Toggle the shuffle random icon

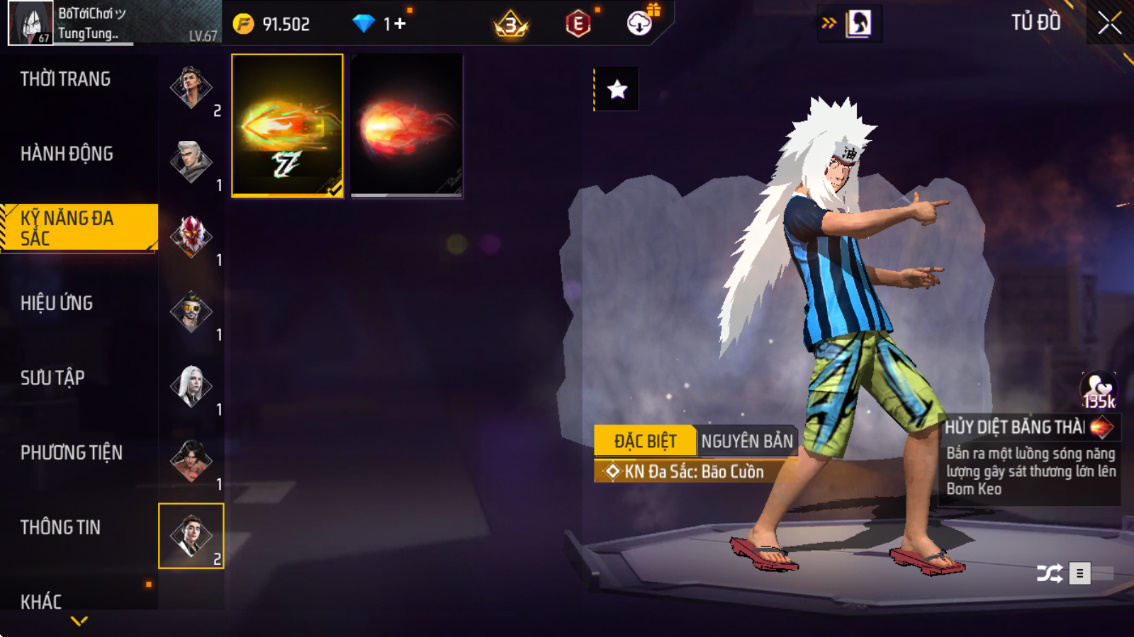(x=1049, y=573)
